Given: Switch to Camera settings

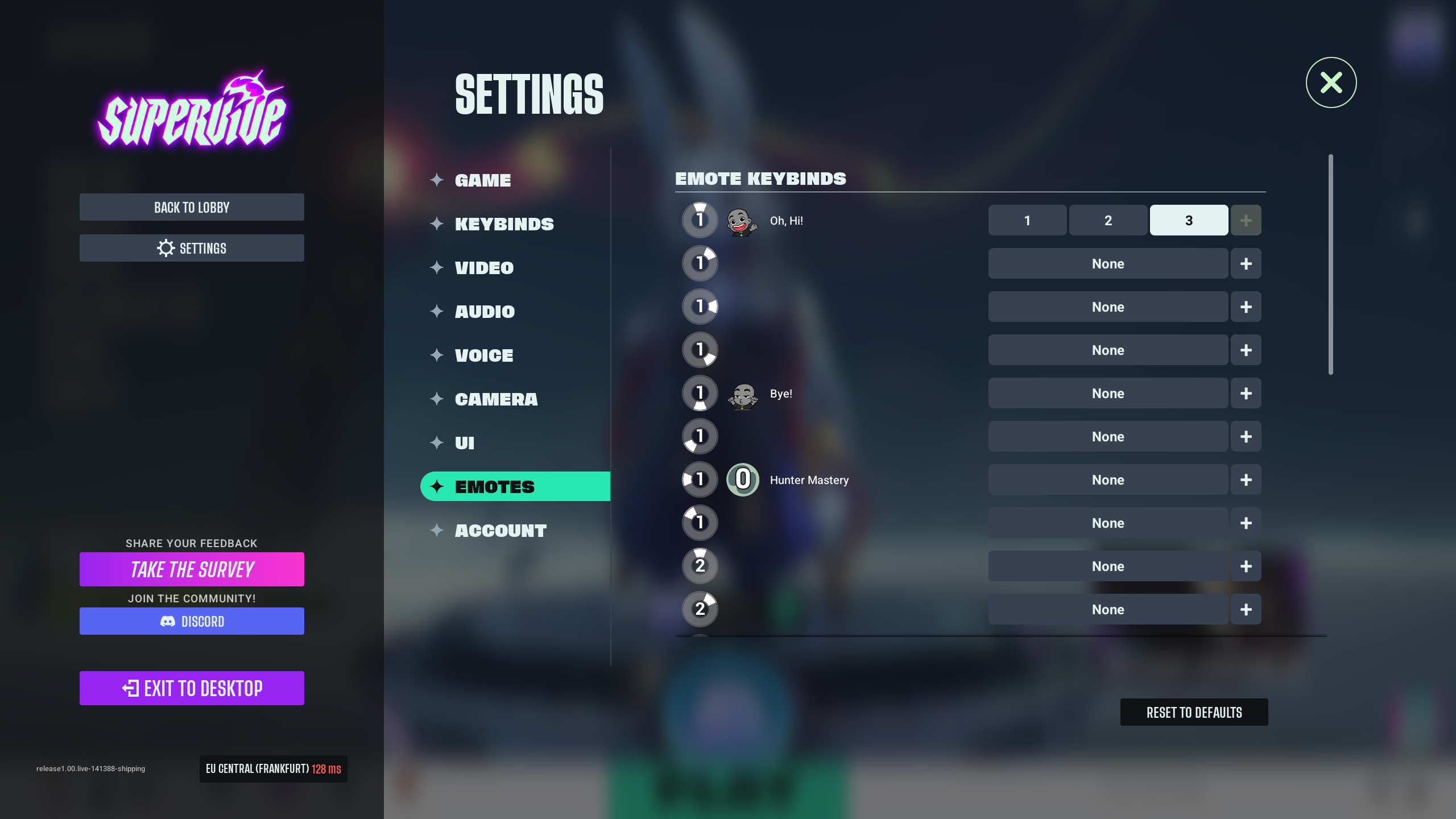Looking at the screenshot, I should click(496, 399).
